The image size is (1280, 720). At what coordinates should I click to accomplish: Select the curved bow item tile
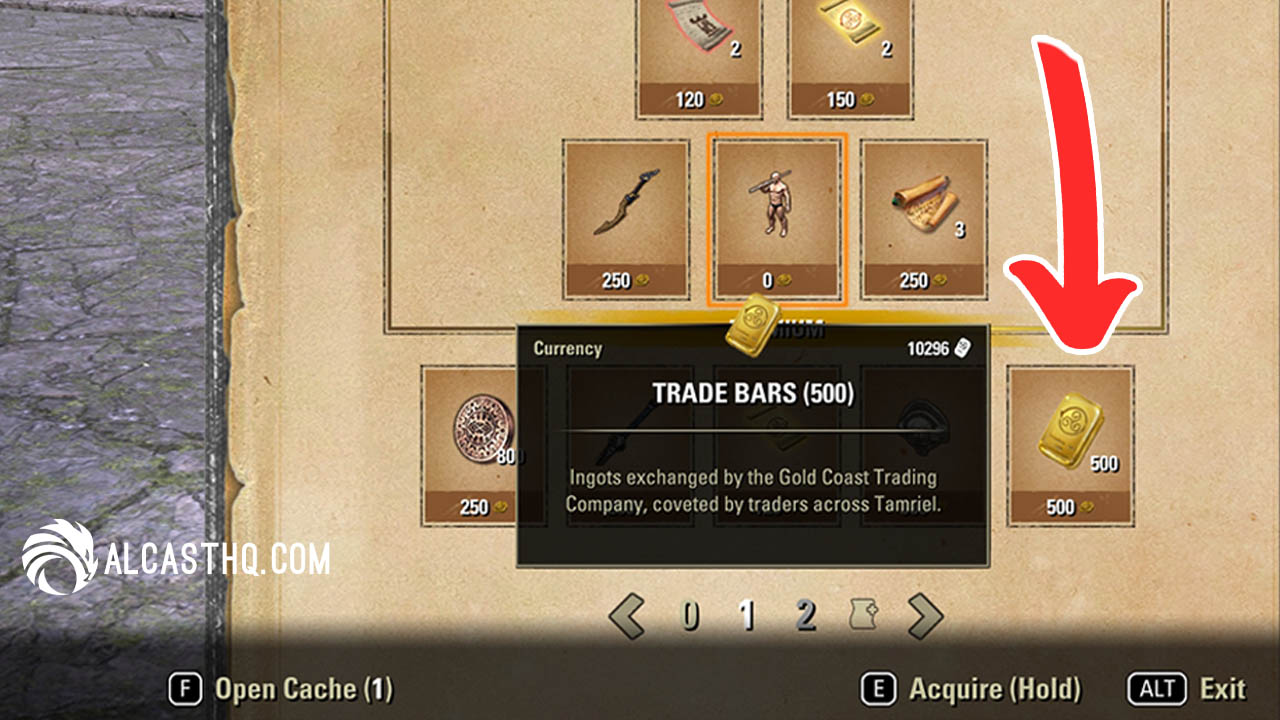pos(626,218)
